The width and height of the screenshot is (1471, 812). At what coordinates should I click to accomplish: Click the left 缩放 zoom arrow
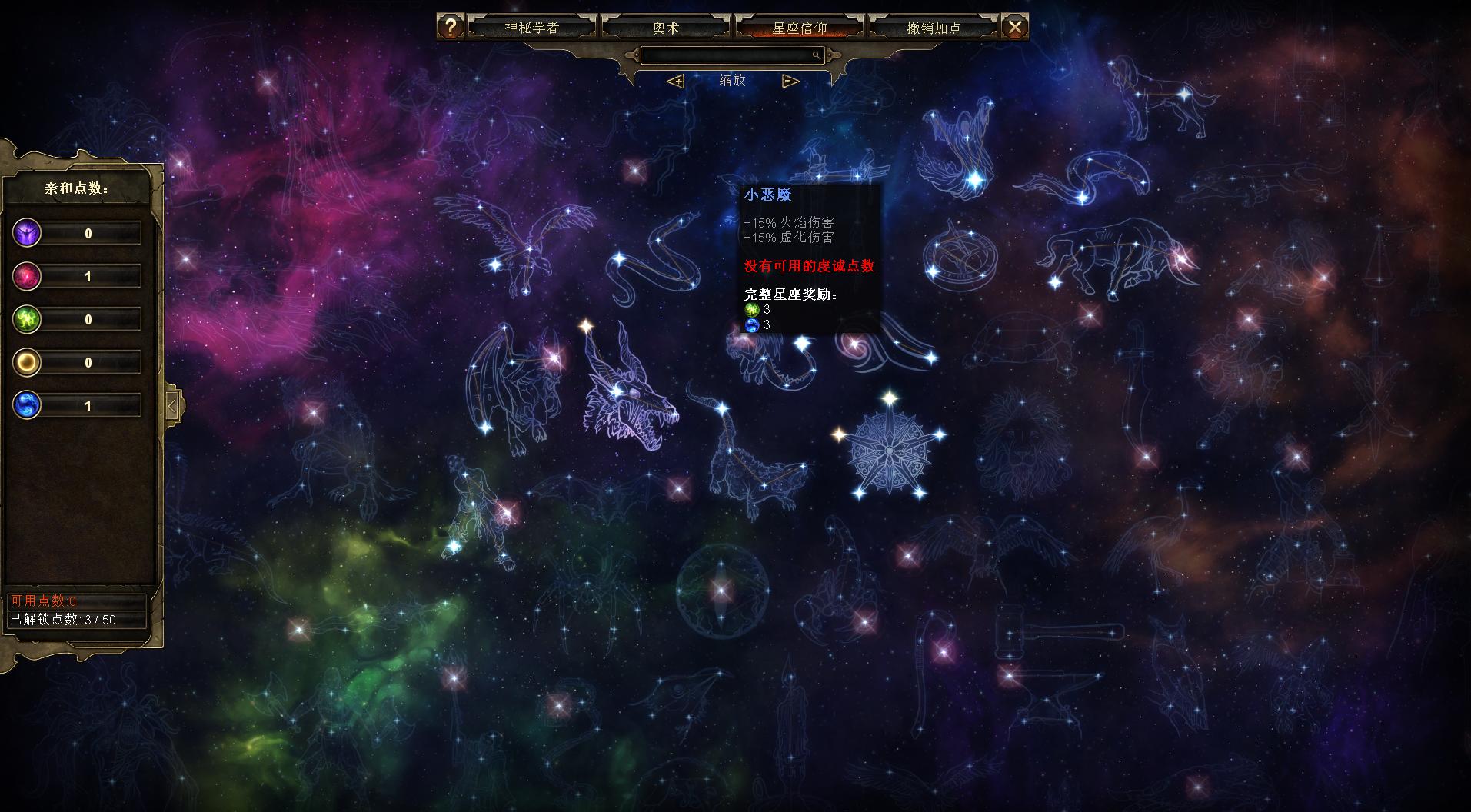[x=675, y=81]
